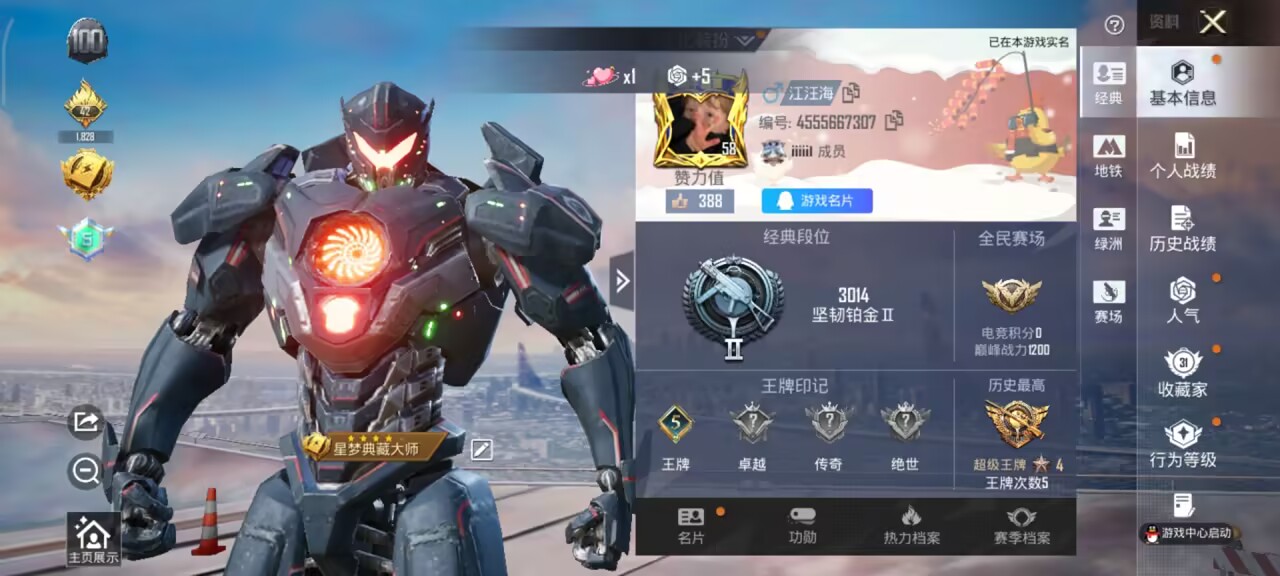Click the share icon beside the robot
The width and height of the screenshot is (1280, 576).
[x=86, y=422]
